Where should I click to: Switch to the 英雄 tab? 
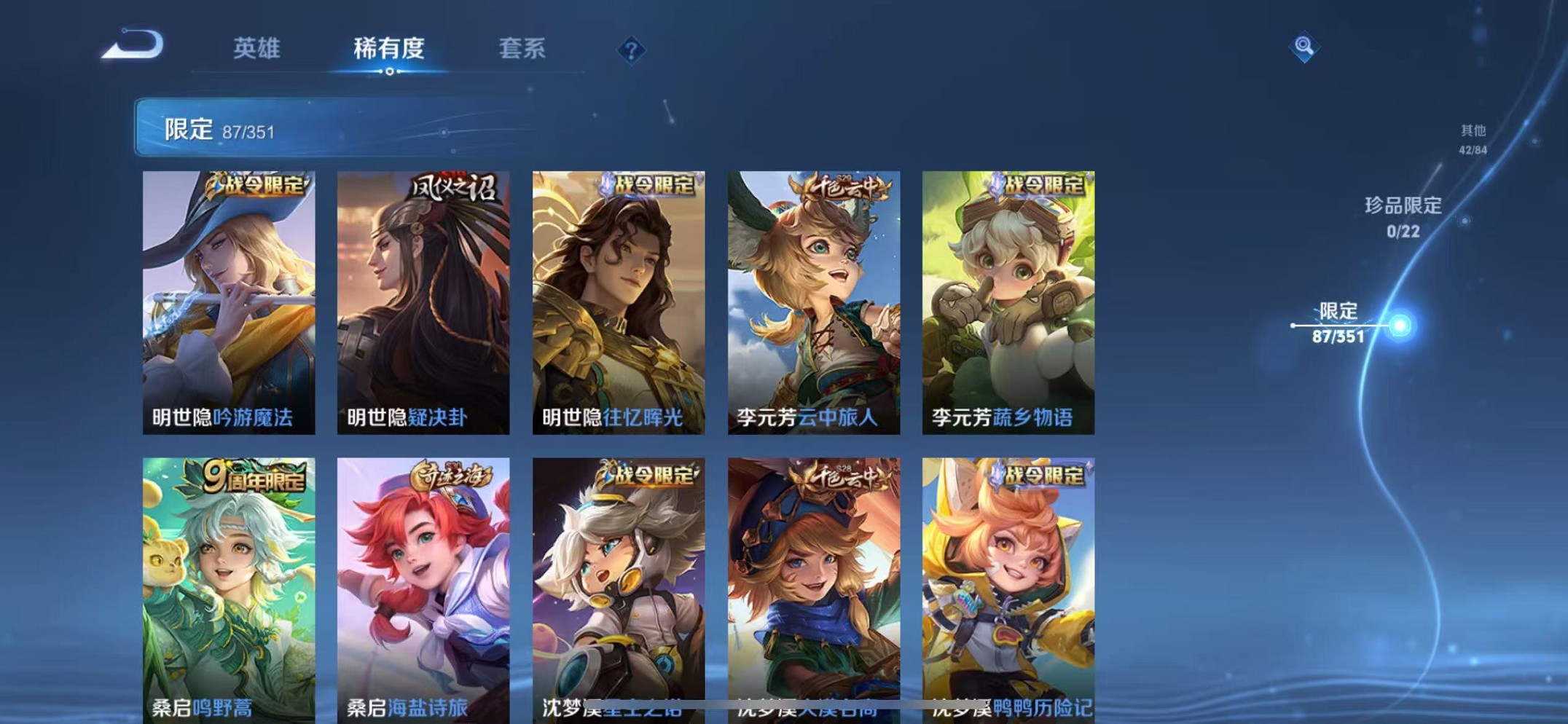tap(256, 47)
